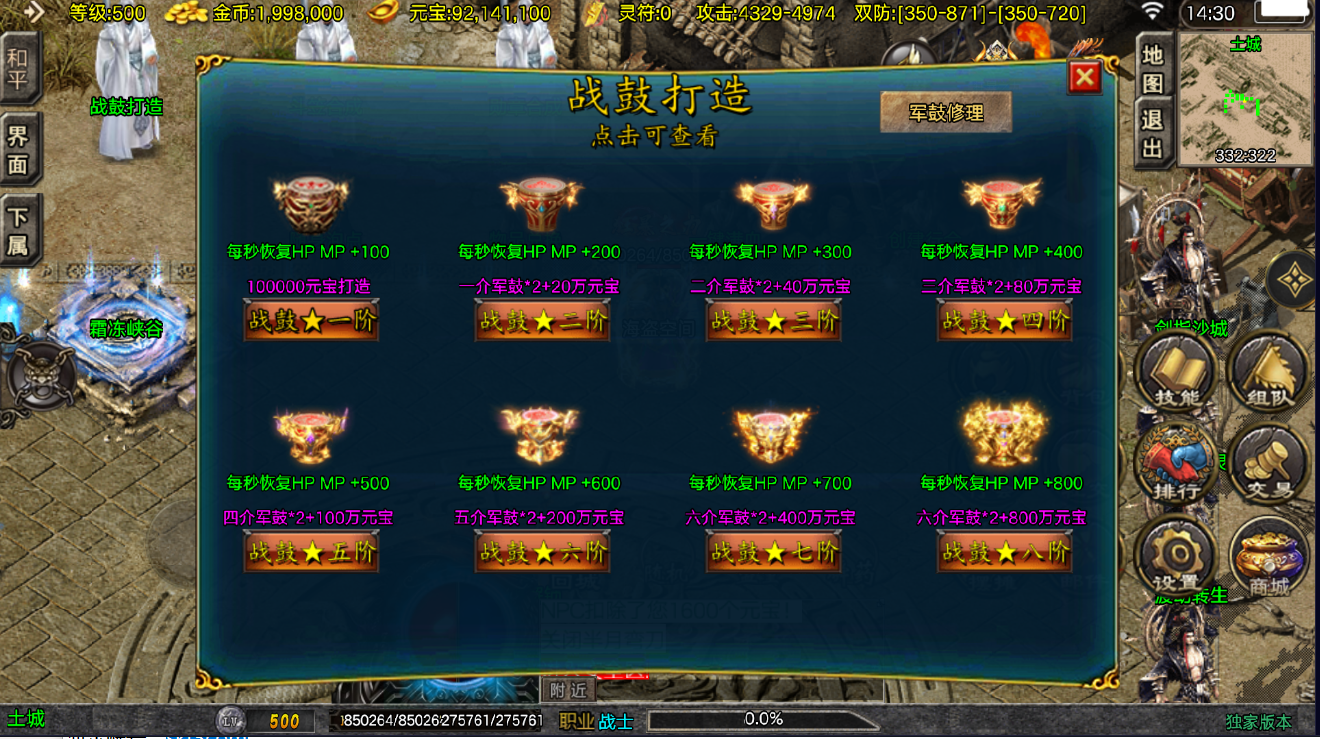The height and width of the screenshot is (739, 1320).
Task: Forge the 战鼓★二阶 drum
Action: click(542, 321)
